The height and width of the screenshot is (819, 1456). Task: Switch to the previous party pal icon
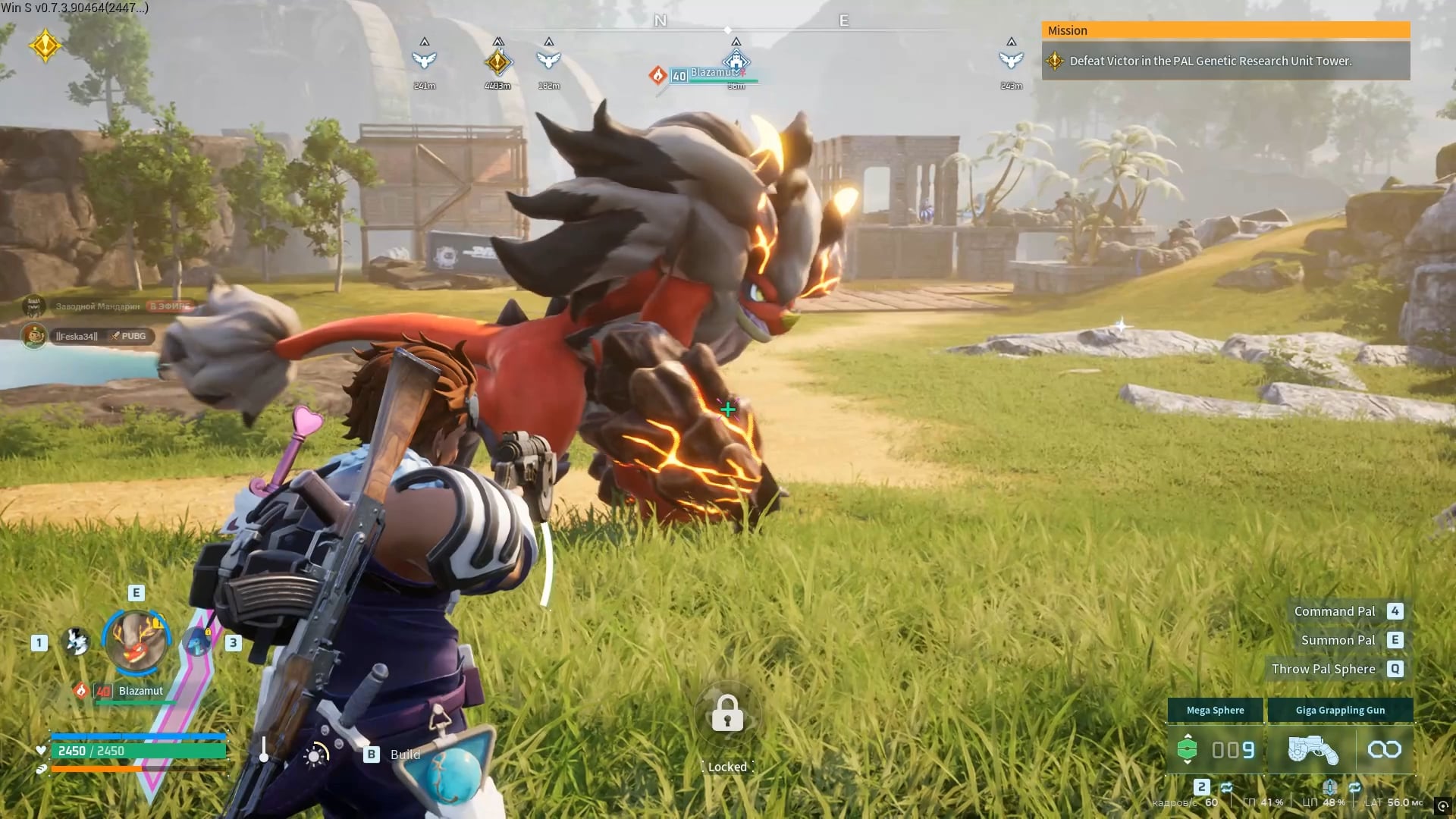coord(76,642)
